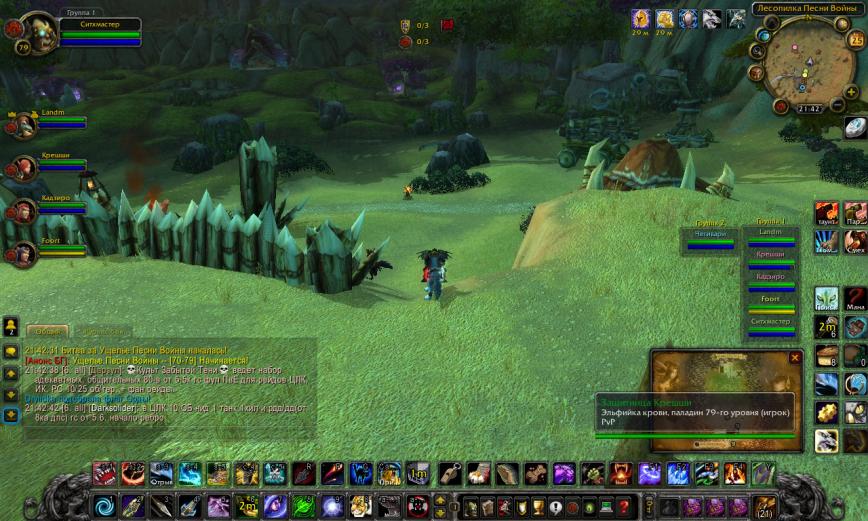This screenshot has height=521, width=868.
Task: Open the social bell button above chat
Action: [11, 326]
